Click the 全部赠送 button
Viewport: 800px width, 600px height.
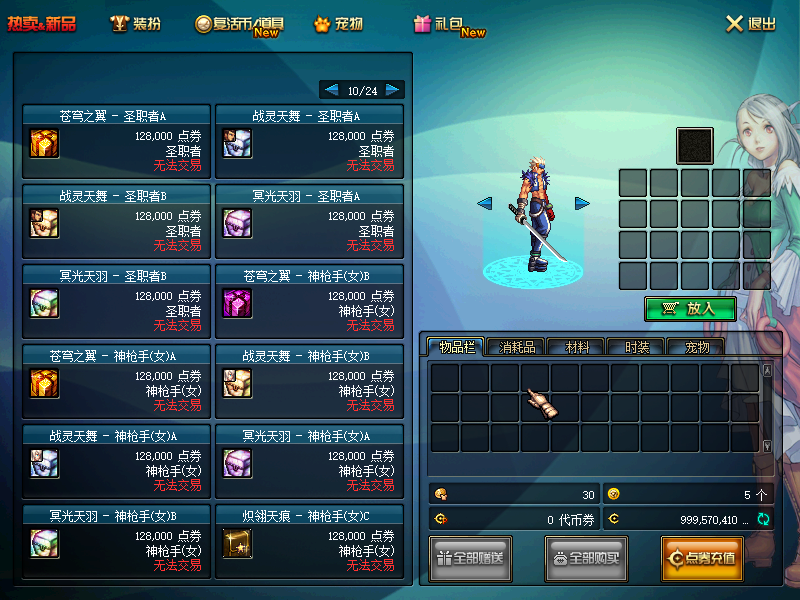(471, 558)
